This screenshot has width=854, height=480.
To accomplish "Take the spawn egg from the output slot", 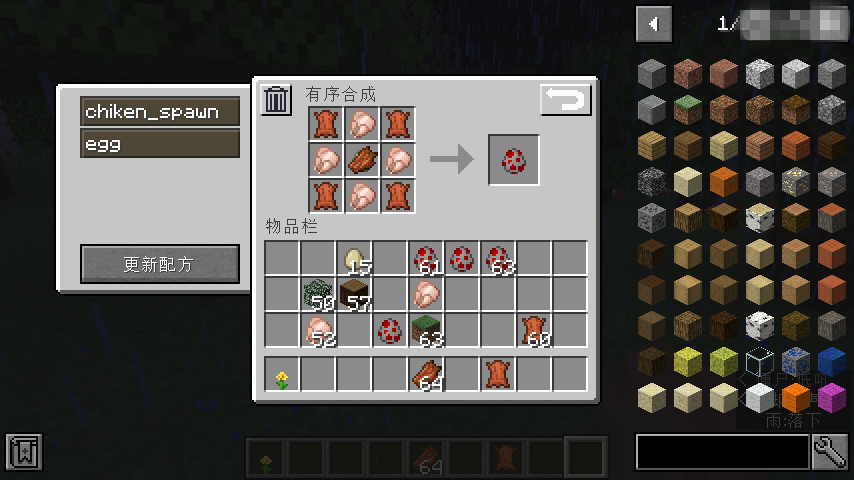I will 514,160.
